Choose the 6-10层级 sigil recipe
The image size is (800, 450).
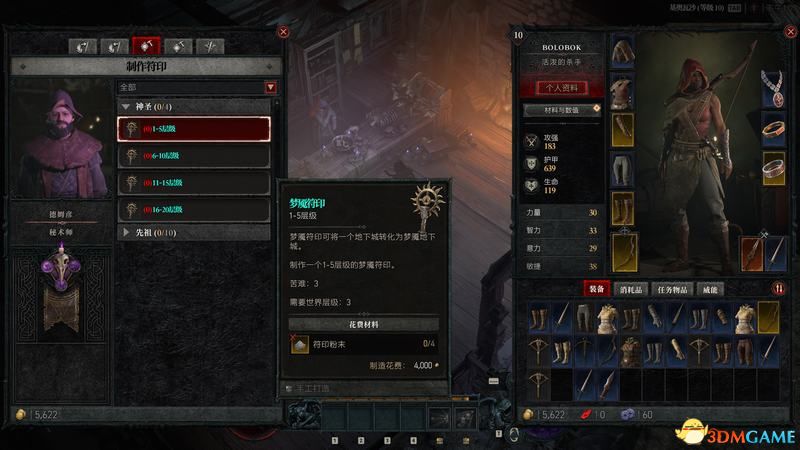pos(194,156)
